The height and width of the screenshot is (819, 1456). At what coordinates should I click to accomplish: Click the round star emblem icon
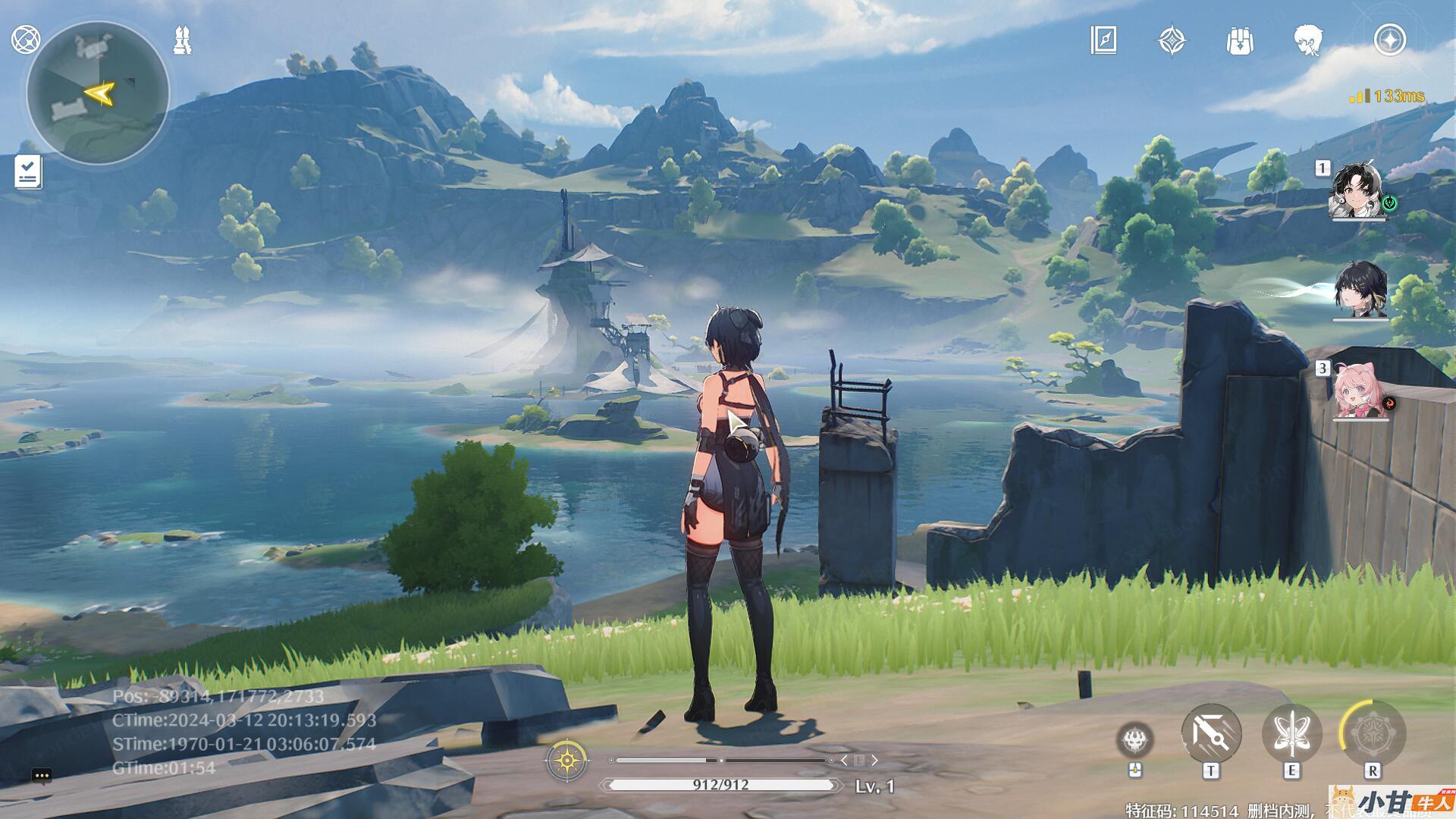pos(1390,40)
